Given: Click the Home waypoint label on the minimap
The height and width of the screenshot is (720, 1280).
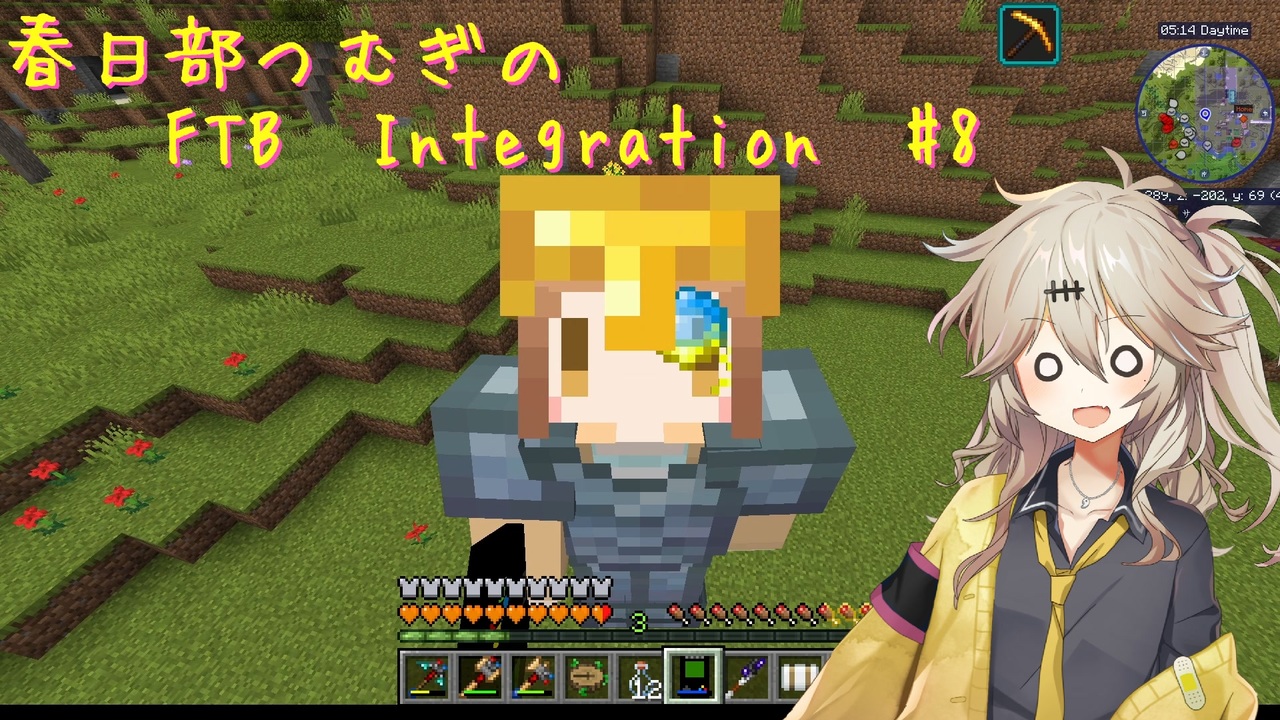Looking at the screenshot, I should (1244, 109).
